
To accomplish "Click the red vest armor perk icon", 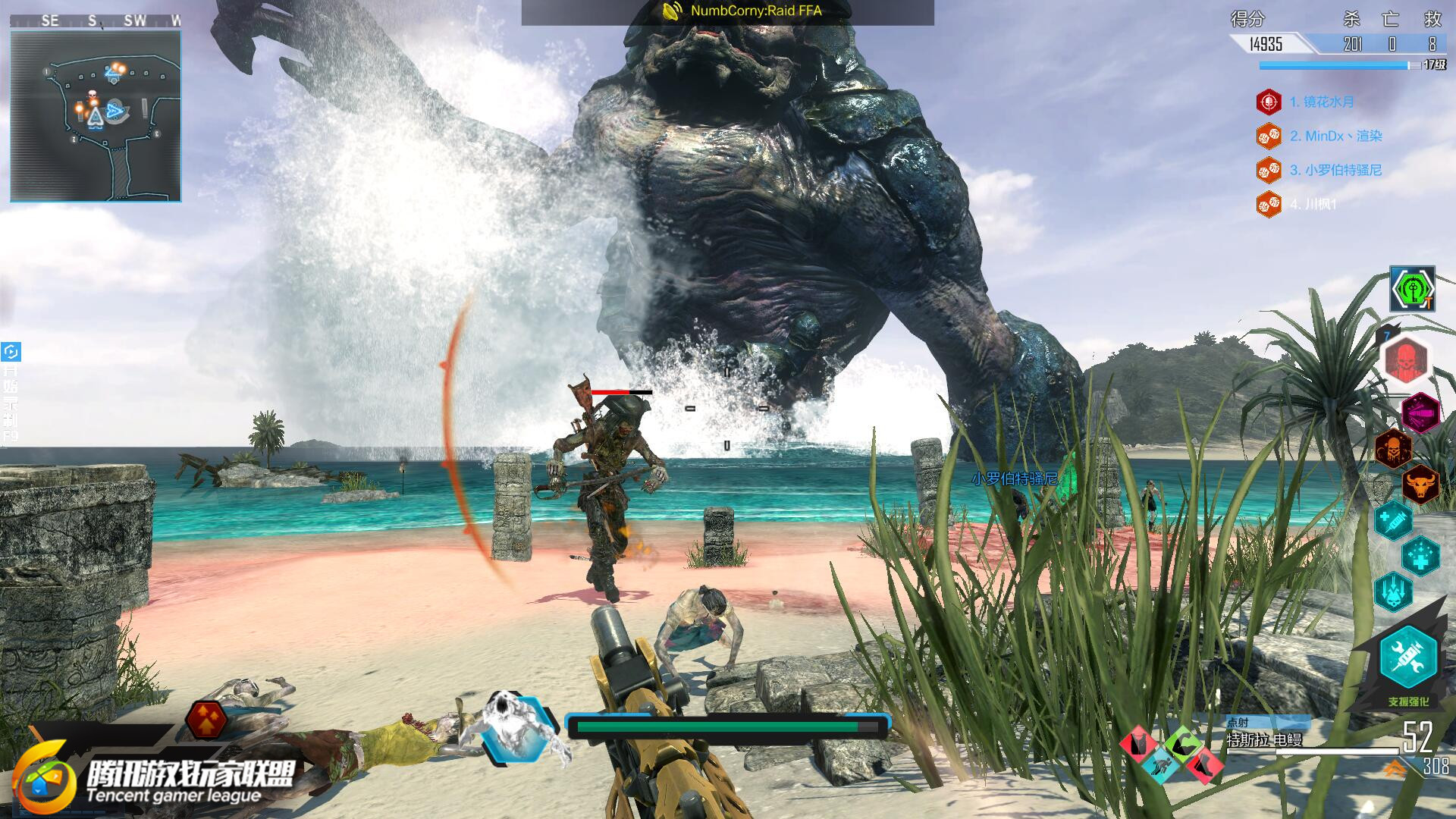I will [x=1138, y=744].
